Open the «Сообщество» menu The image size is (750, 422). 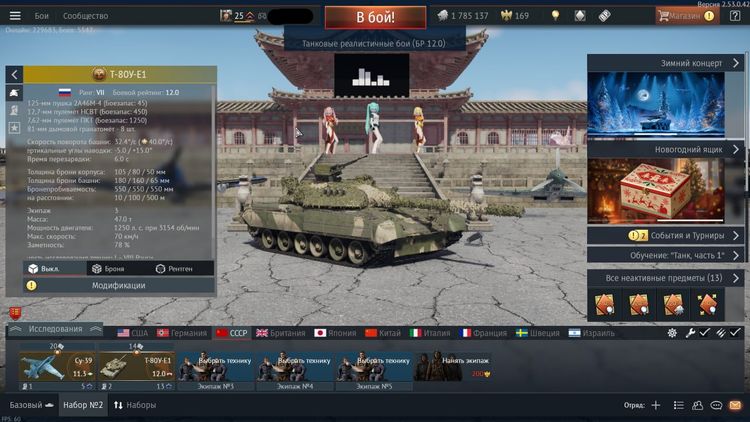85,16
